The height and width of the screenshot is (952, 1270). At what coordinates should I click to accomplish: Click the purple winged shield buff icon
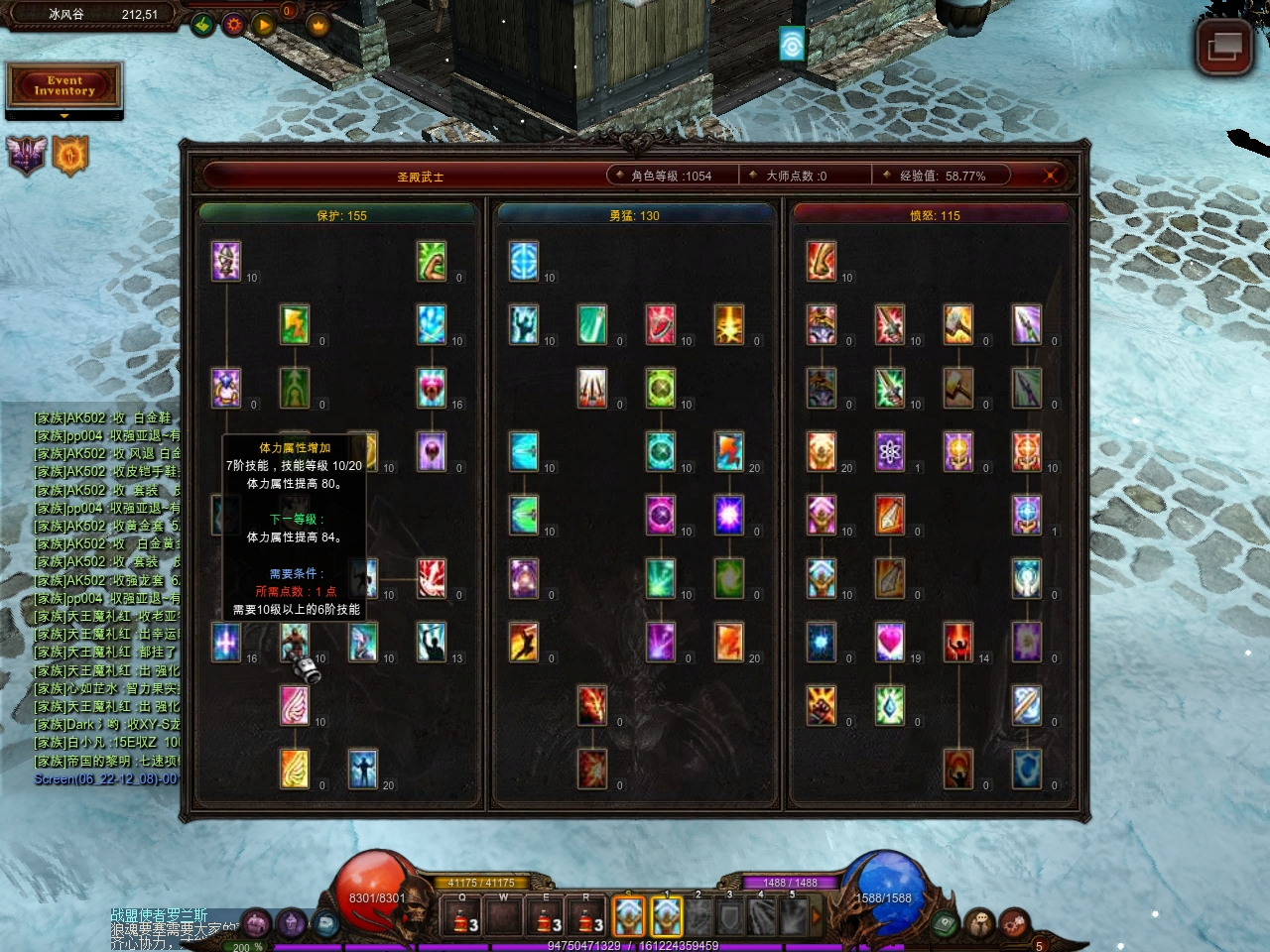point(27,154)
